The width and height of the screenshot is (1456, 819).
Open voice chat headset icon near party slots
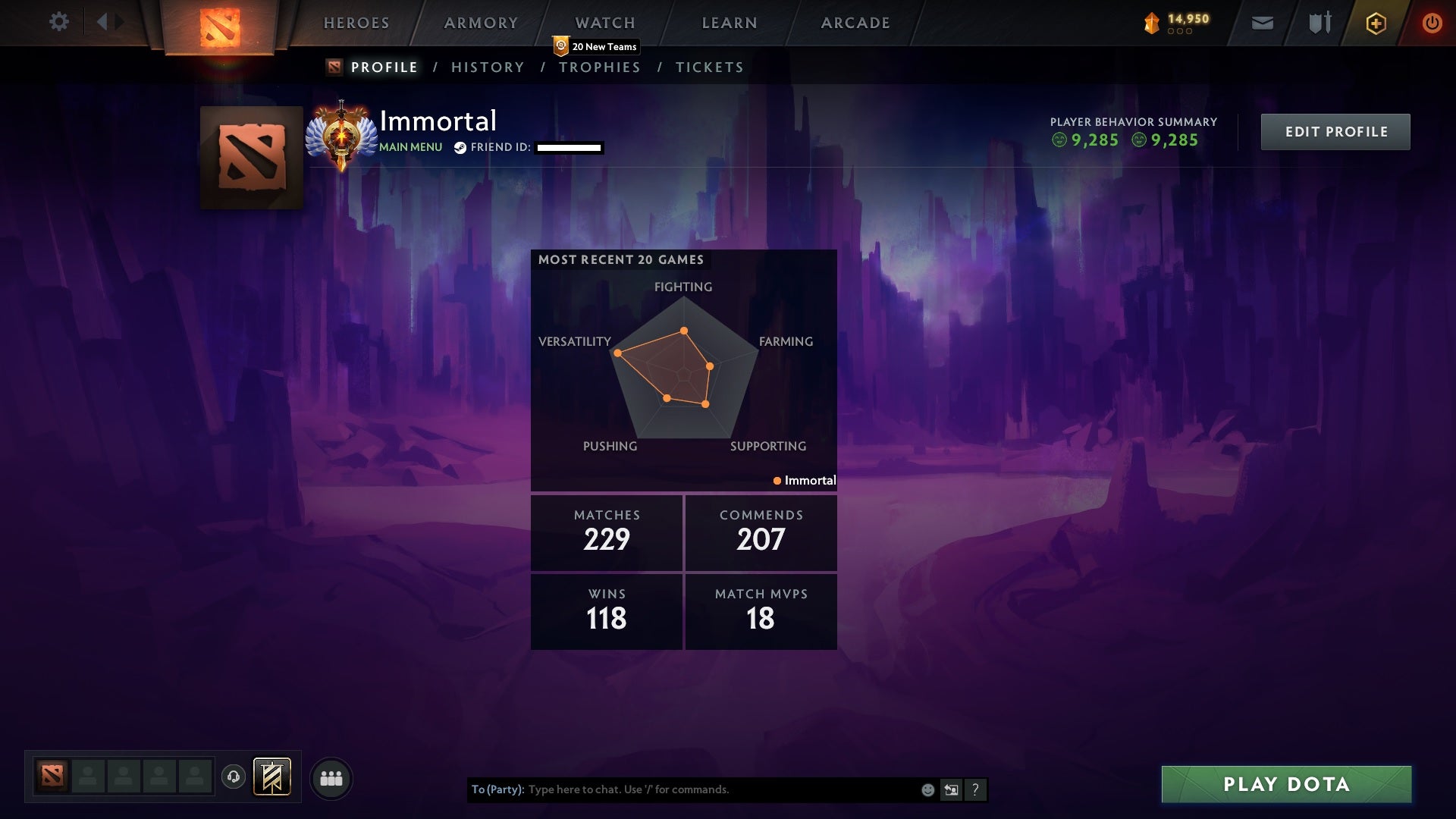(234, 777)
